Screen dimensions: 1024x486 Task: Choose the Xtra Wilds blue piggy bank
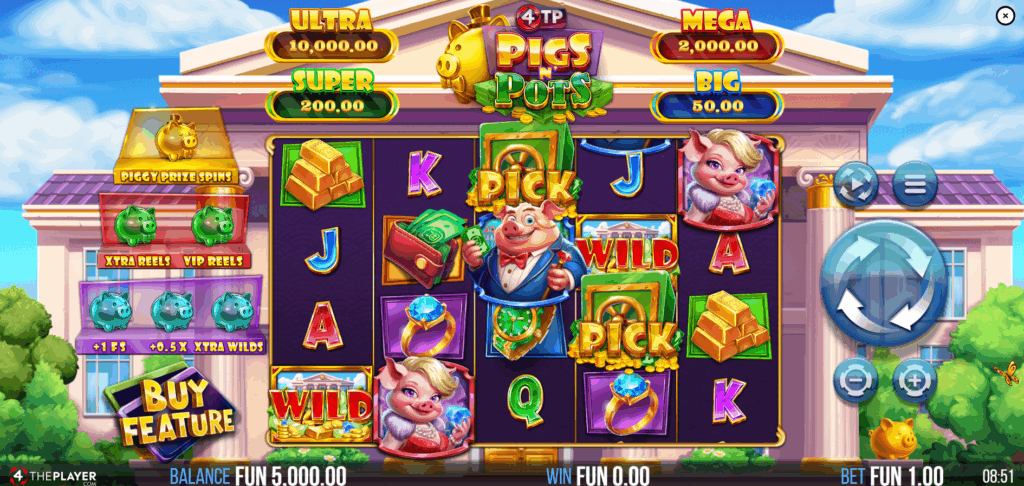point(232,311)
